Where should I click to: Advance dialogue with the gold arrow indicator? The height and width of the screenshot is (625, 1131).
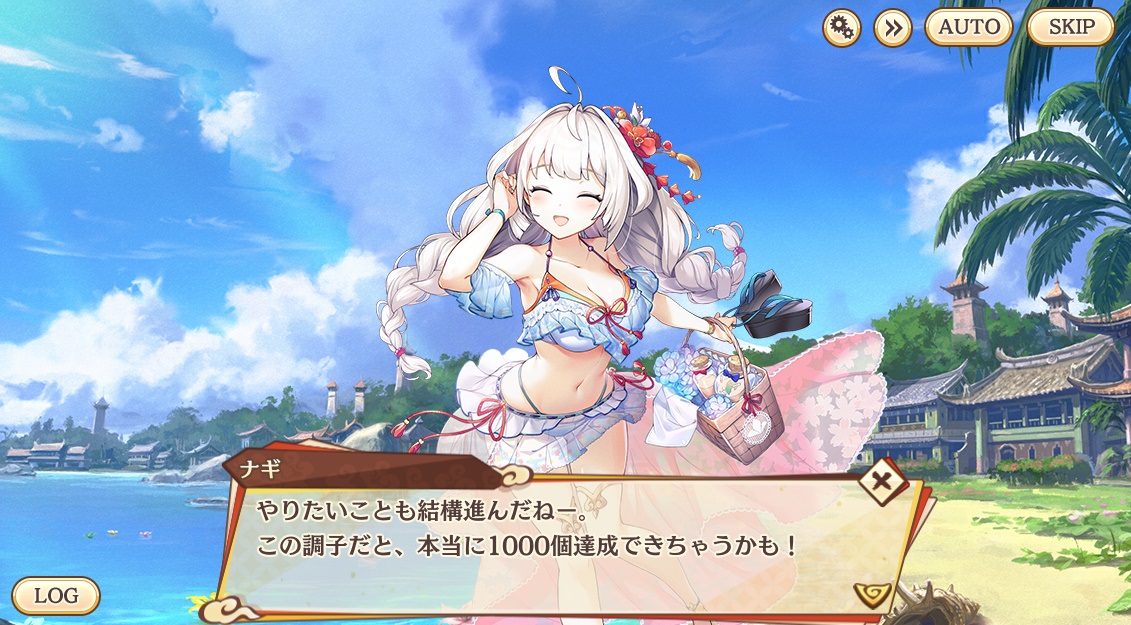pos(872,596)
